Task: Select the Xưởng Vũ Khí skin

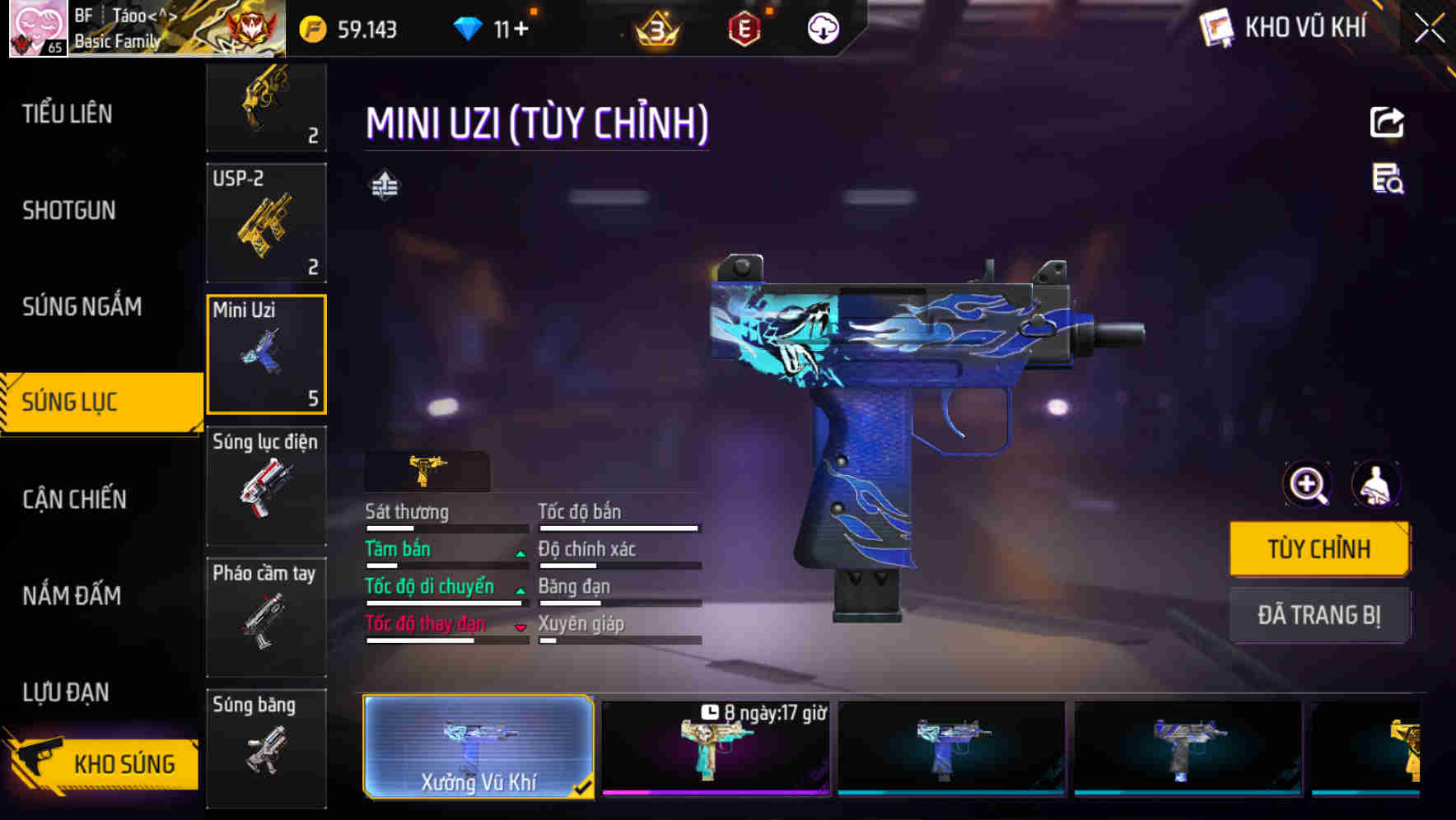Action: [x=478, y=747]
